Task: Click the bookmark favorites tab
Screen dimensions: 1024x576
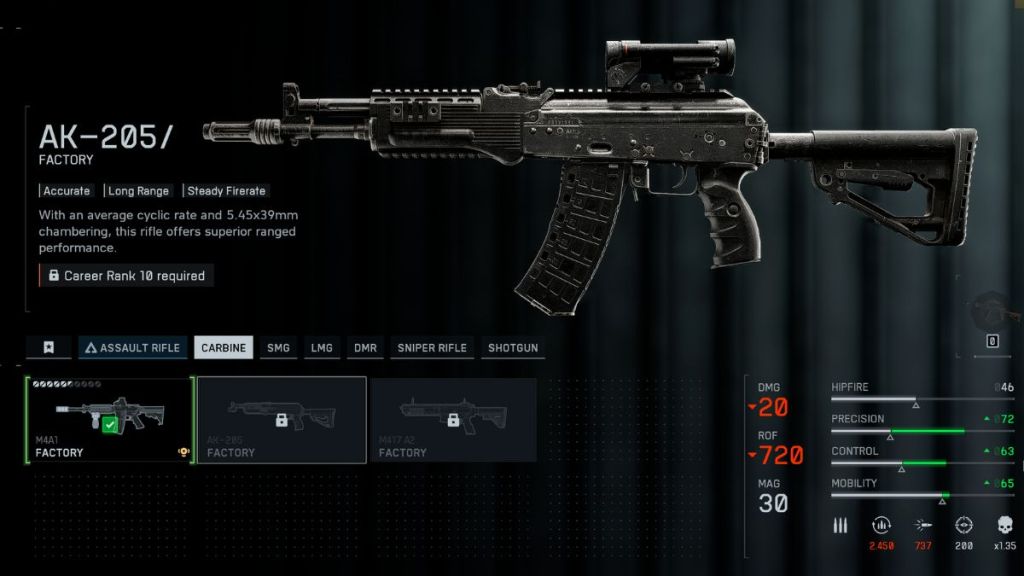Action: pyautogui.click(x=48, y=348)
